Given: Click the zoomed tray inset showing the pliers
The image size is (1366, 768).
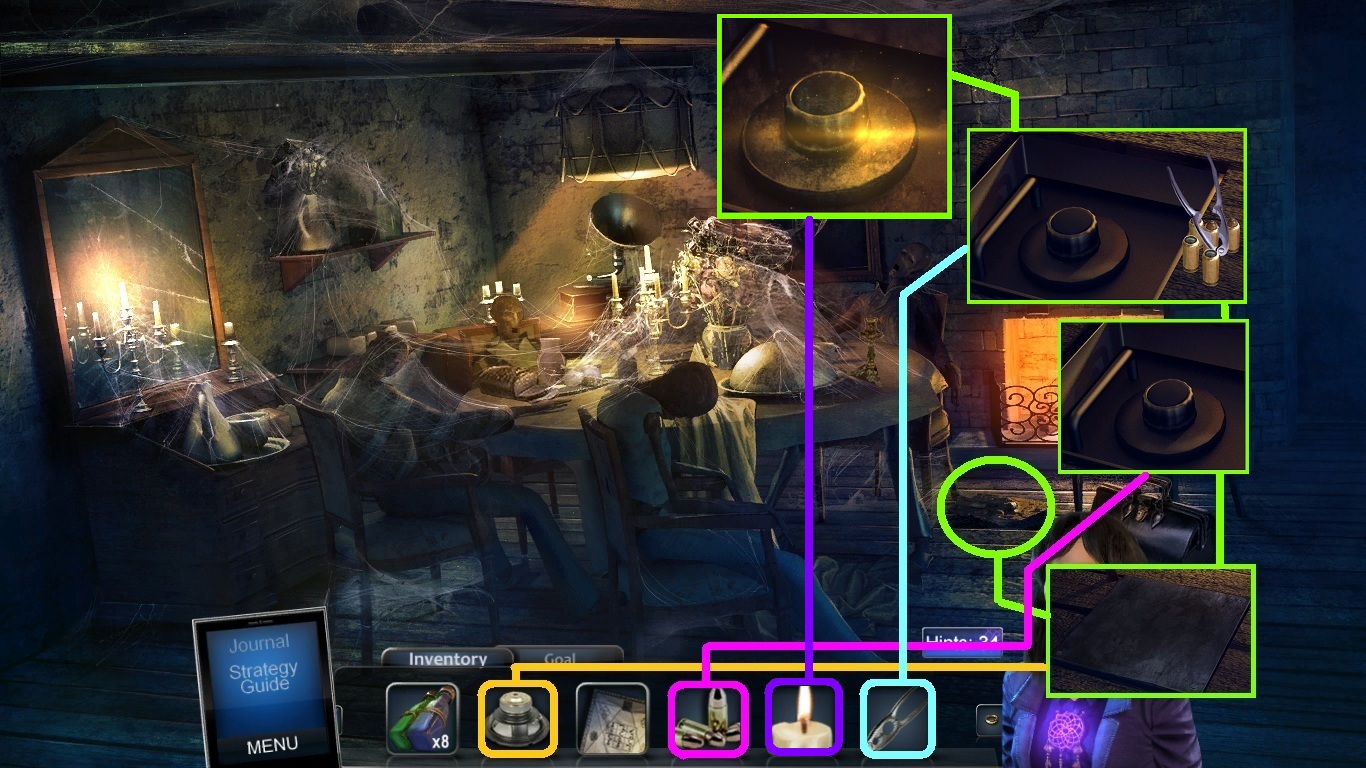Looking at the screenshot, I should point(1106,215).
